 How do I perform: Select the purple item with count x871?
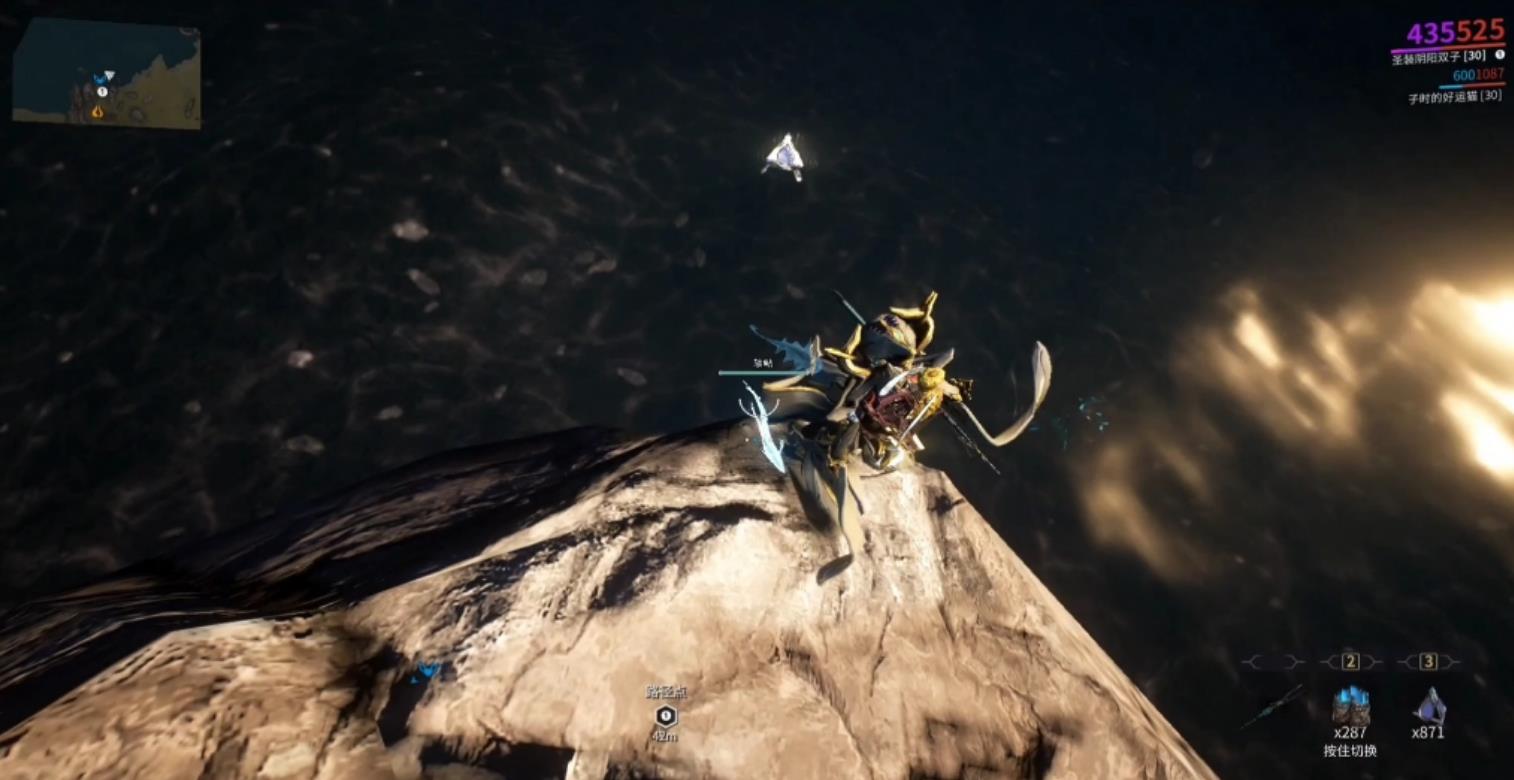coord(1428,706)
